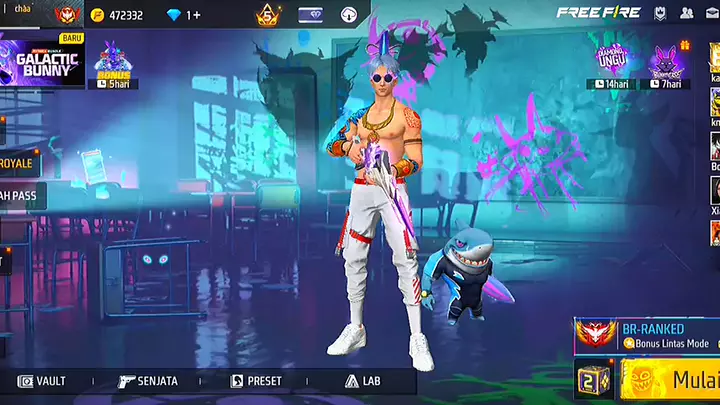The height and width of the screenshot is (405, 720).
Task: Select the Royale side menu entry
Action: (17, 163)
